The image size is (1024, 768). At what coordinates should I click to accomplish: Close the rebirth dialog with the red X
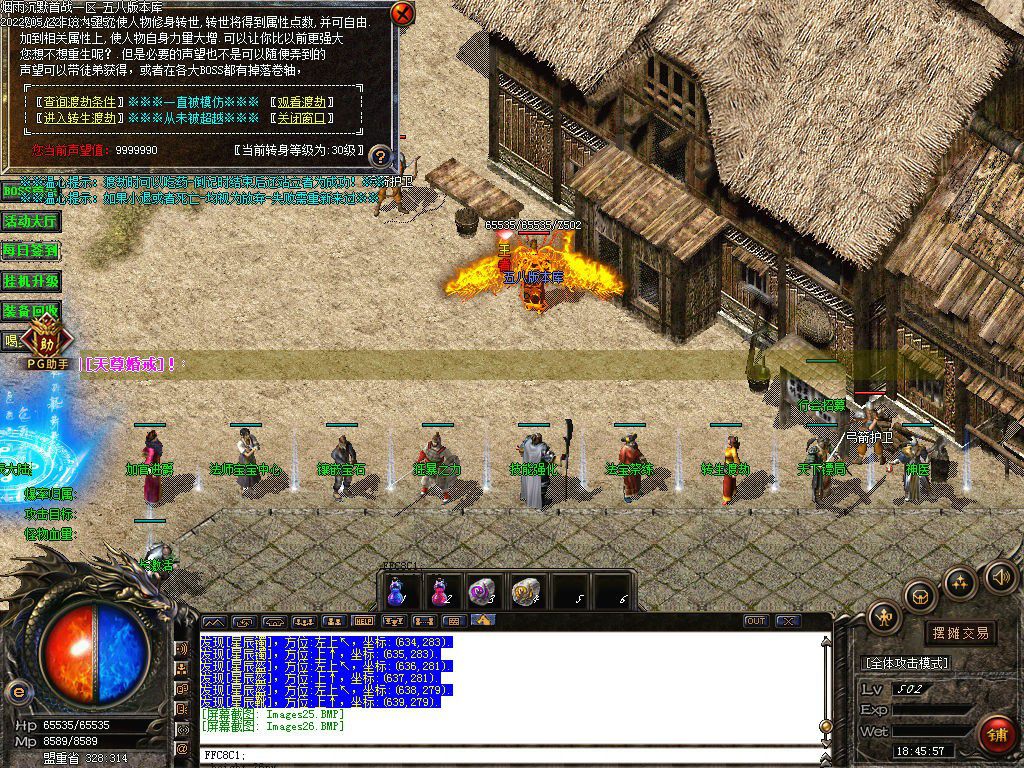(402, 14)
